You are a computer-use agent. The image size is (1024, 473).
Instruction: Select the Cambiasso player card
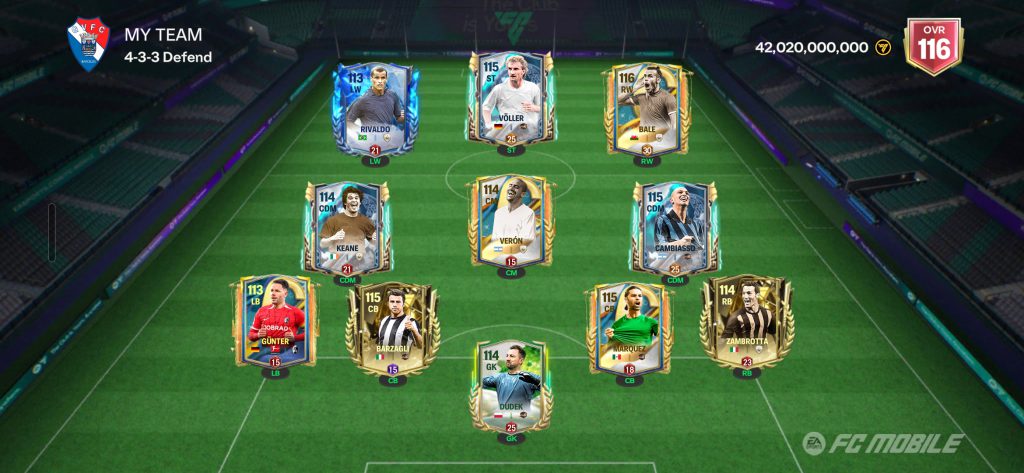coord(676,226)
